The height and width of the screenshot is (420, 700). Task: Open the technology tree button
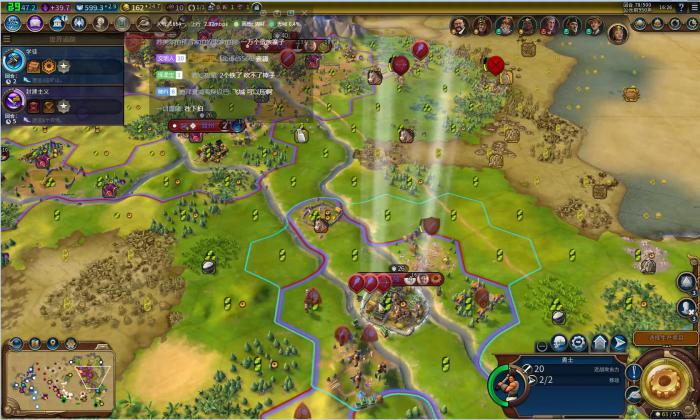coord(11,23)
